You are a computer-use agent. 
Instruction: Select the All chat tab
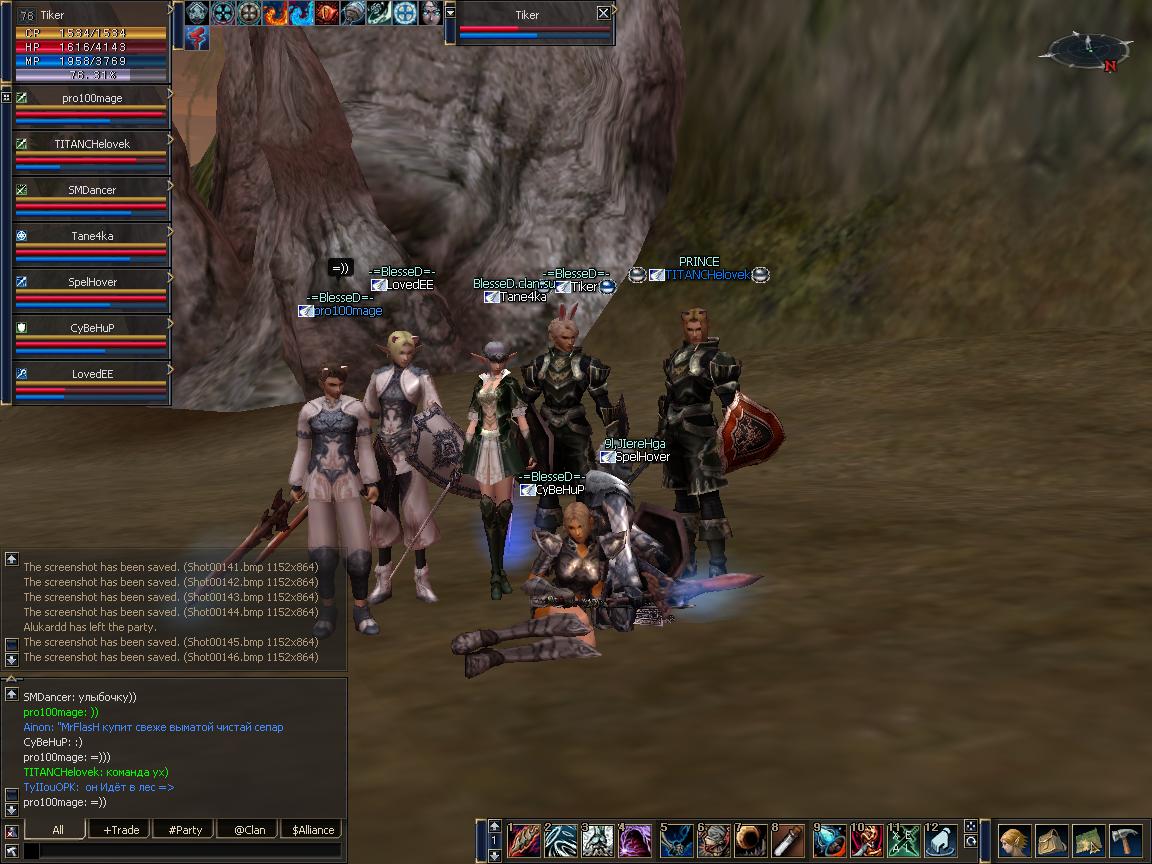tap(57, 830)
